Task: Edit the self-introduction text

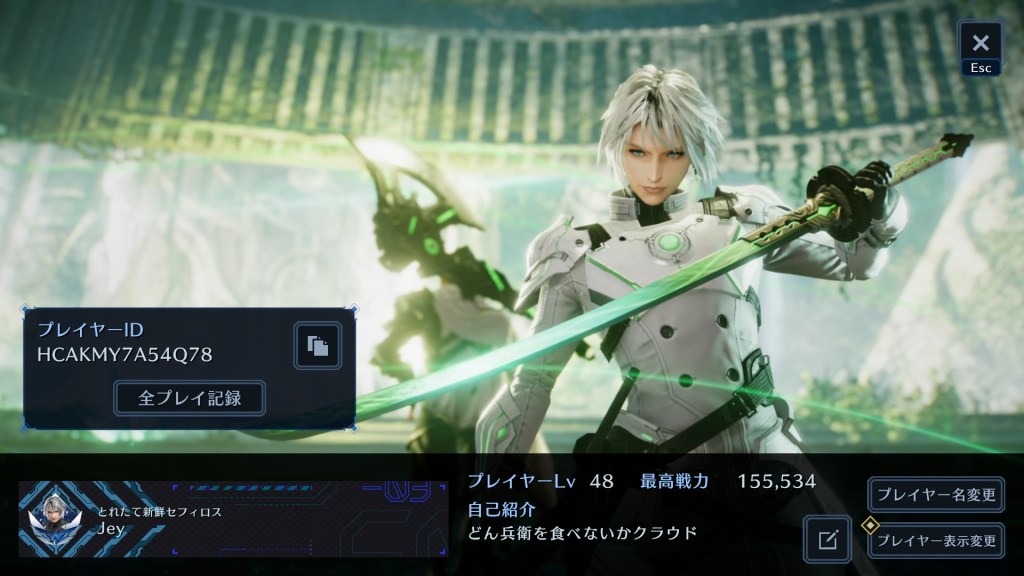Action: (x=827, y=540)
